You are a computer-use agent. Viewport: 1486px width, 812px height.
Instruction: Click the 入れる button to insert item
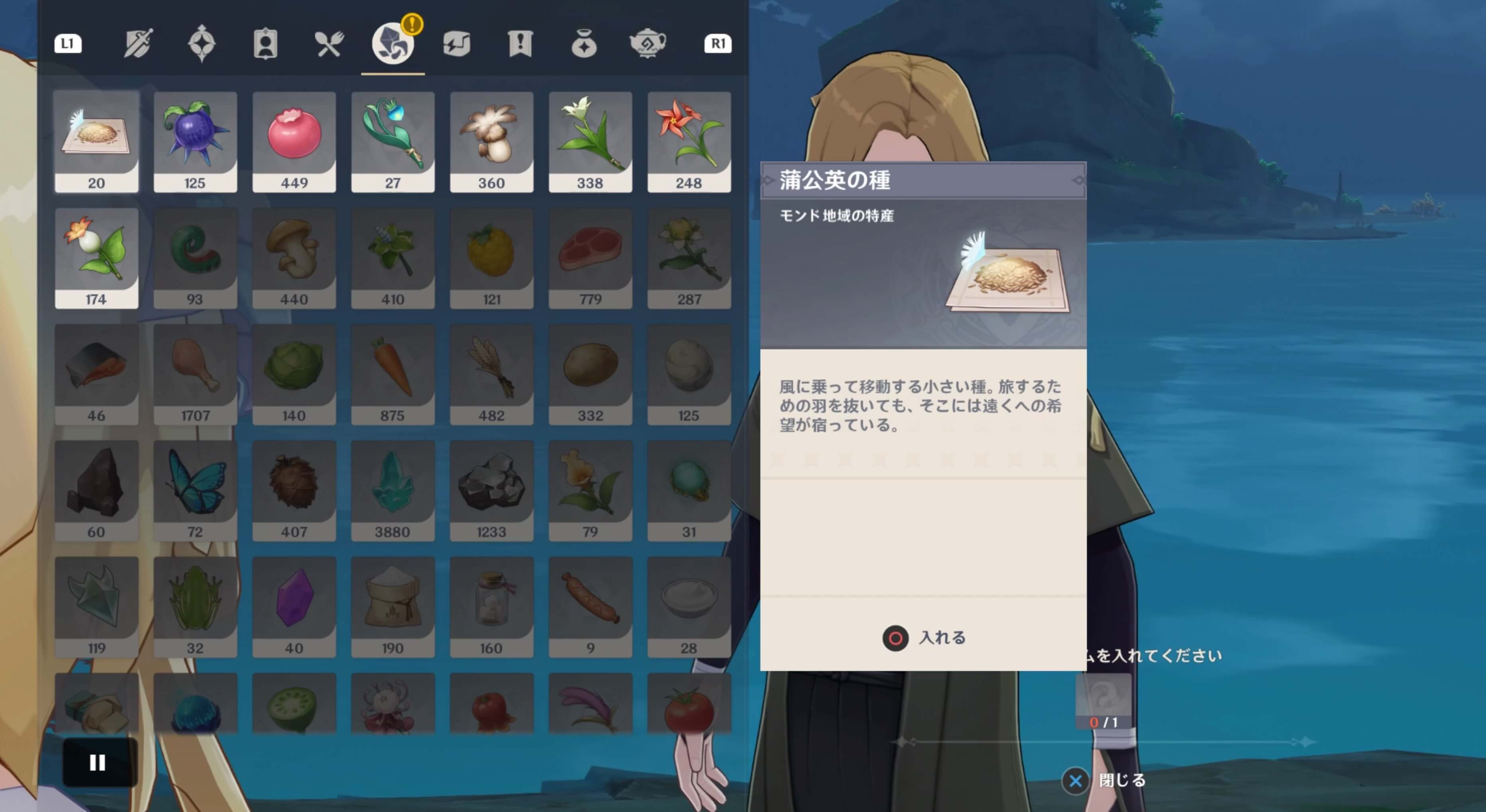923,638
